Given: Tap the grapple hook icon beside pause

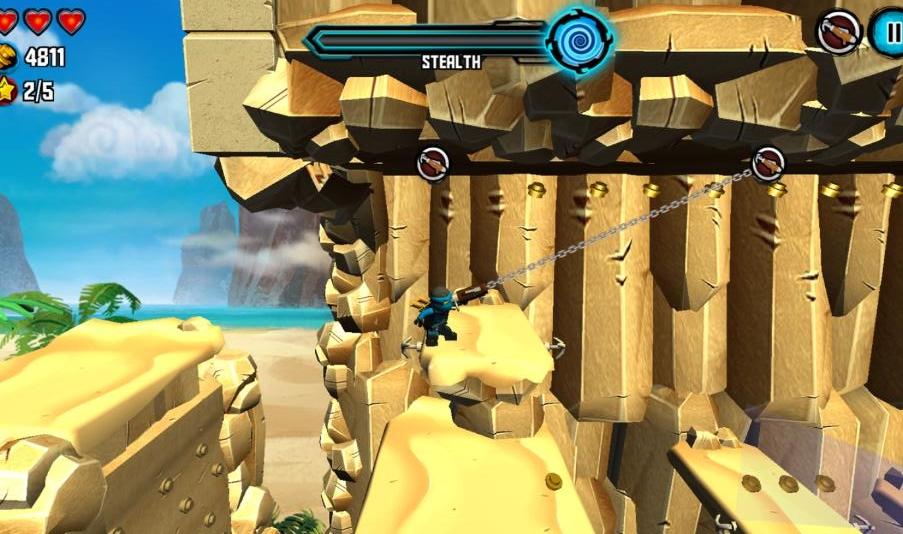Looking at the screenshot, I should pyautogui.click(x=839, y=32).
